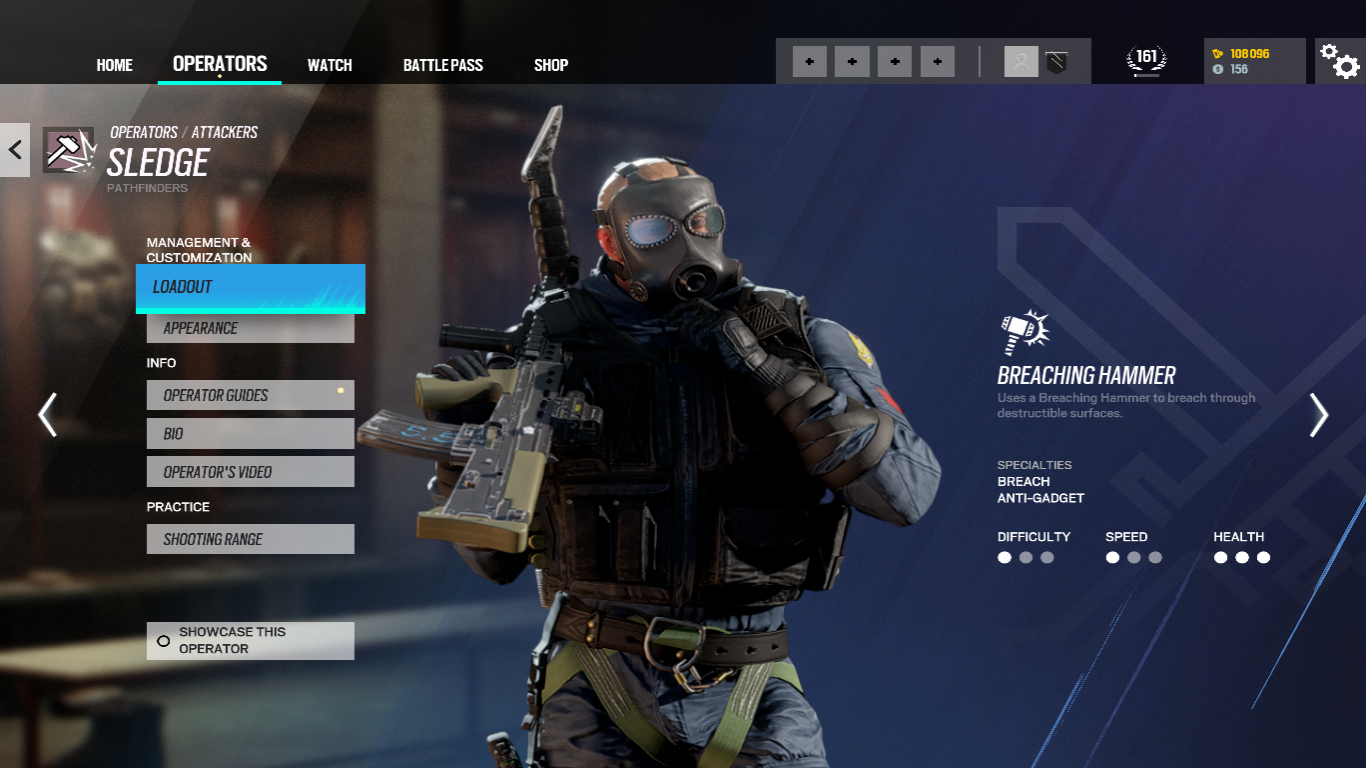Show the next operator with right chevron

click(1319, 414)
